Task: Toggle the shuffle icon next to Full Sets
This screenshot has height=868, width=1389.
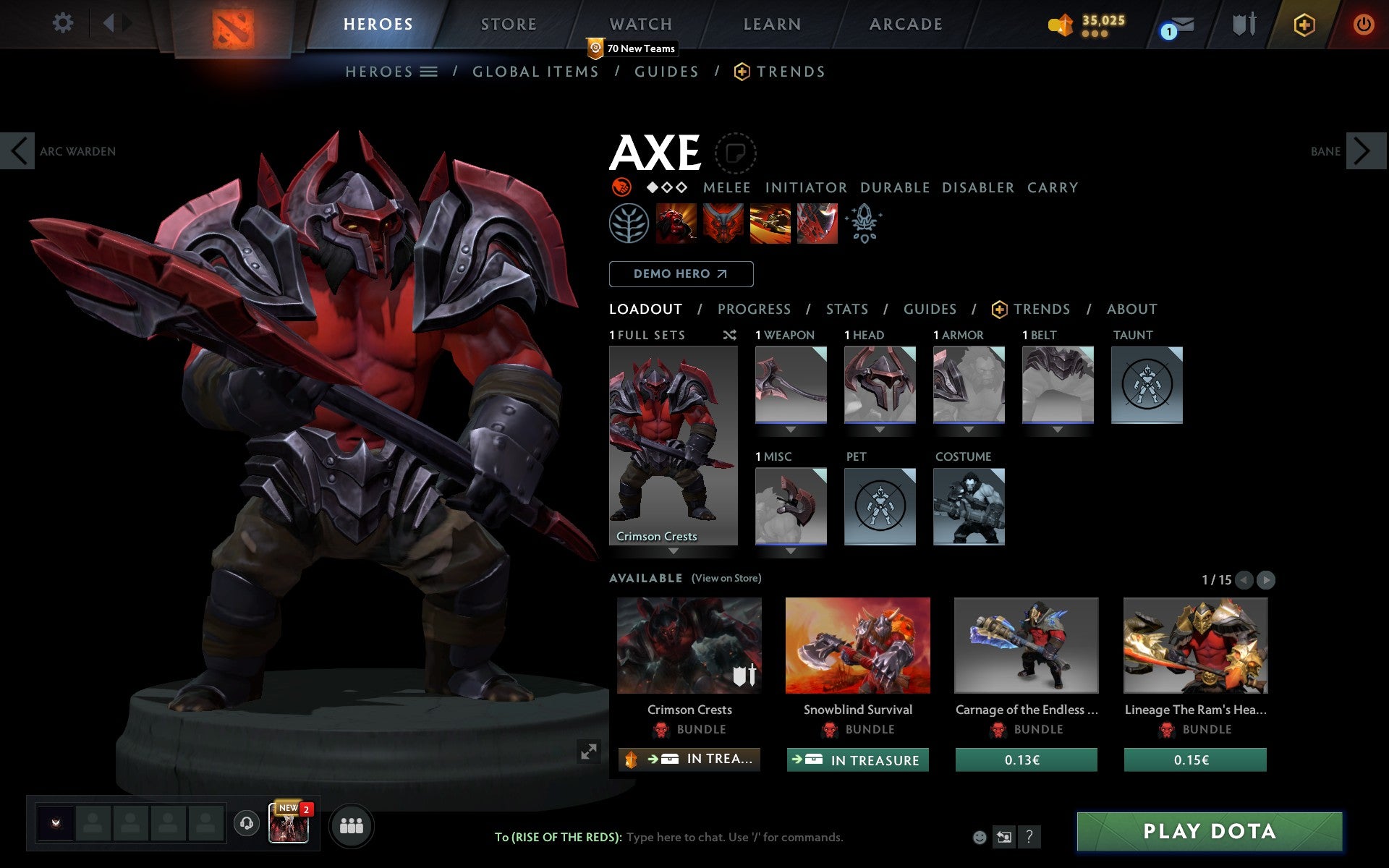Action: click(729, 336)
